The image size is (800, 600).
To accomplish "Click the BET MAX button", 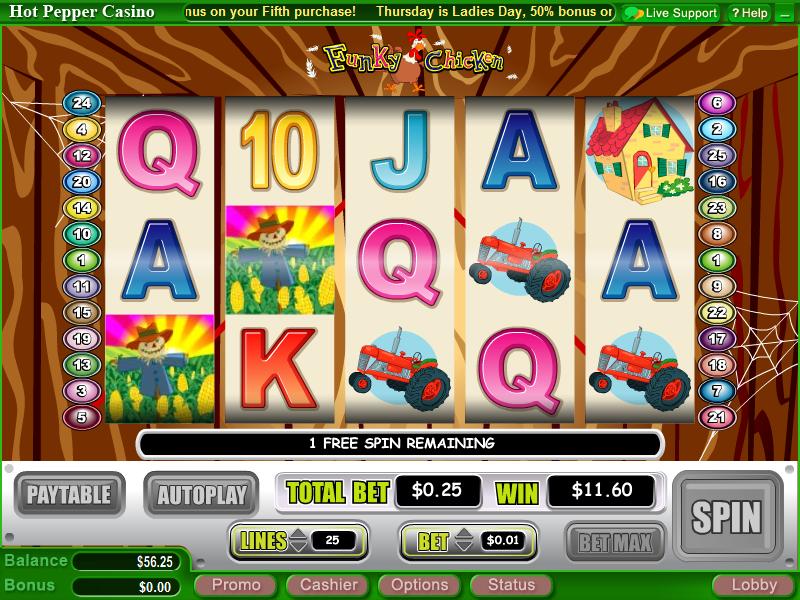I will coord(615,543).
